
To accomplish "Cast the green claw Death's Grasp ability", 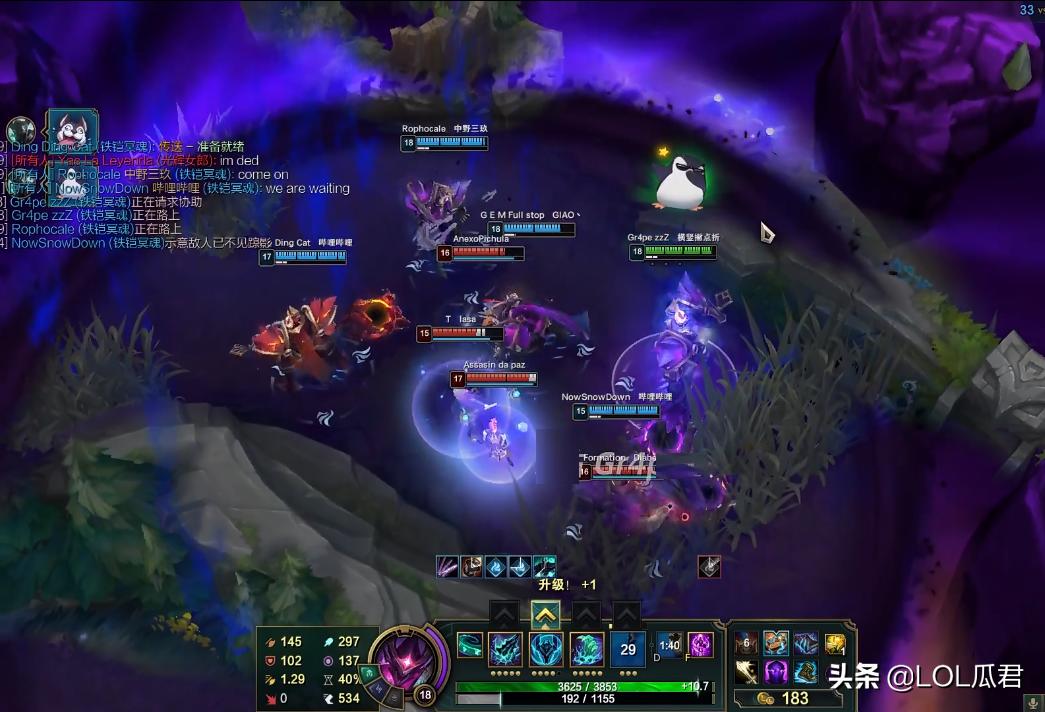I will [586, 649].
